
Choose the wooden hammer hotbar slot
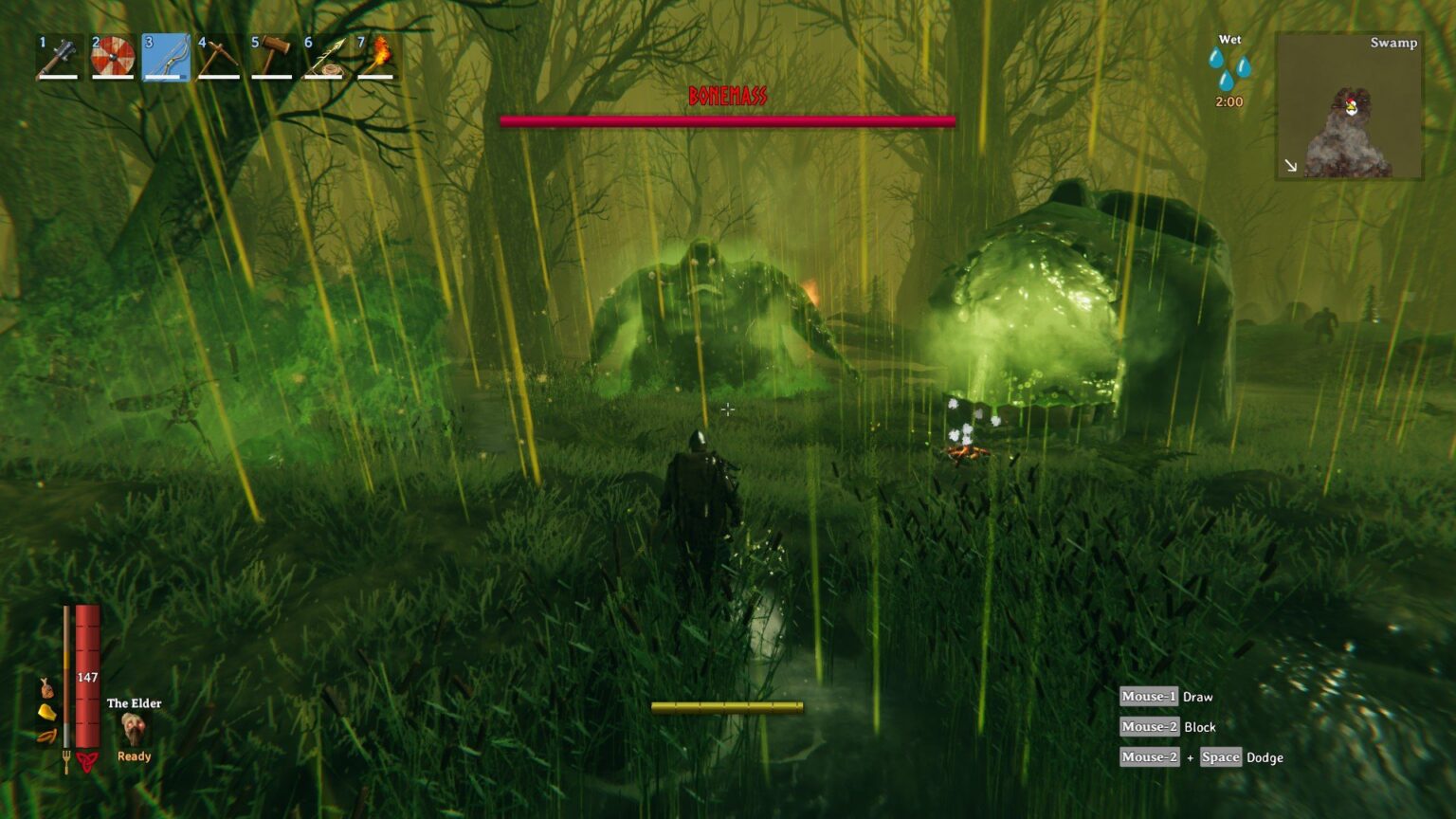(271, 58)
